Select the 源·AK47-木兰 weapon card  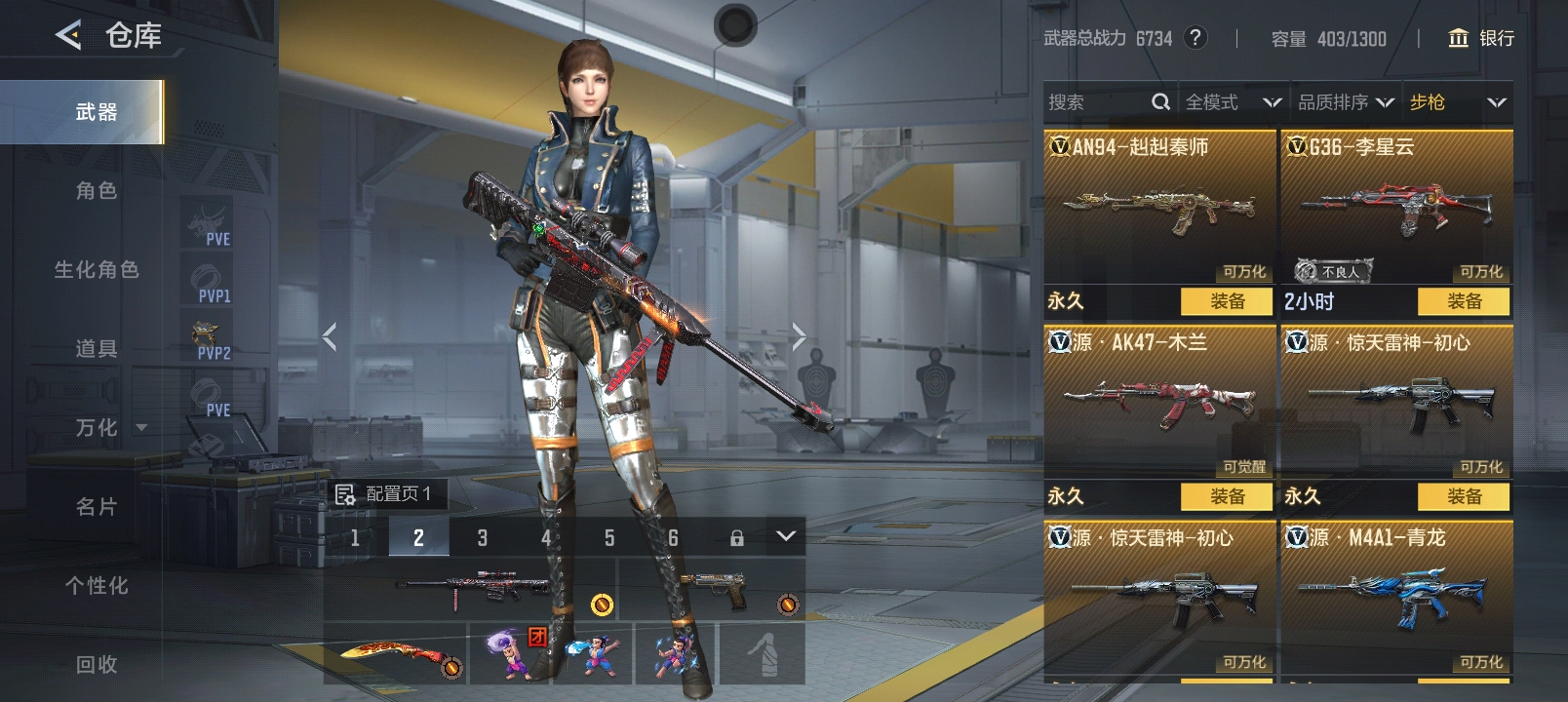1159,402
